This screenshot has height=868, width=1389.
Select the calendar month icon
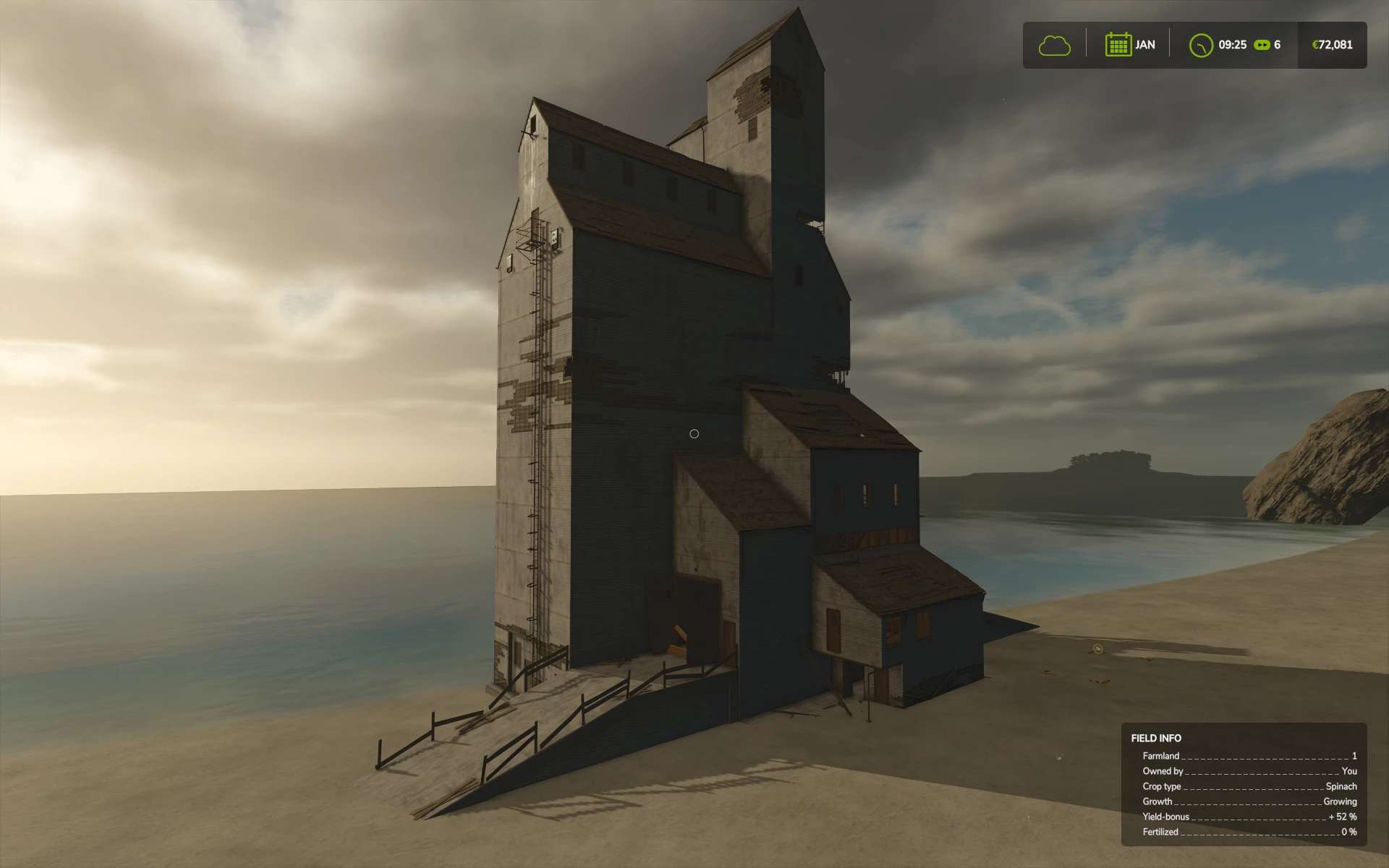[1118, 45]
